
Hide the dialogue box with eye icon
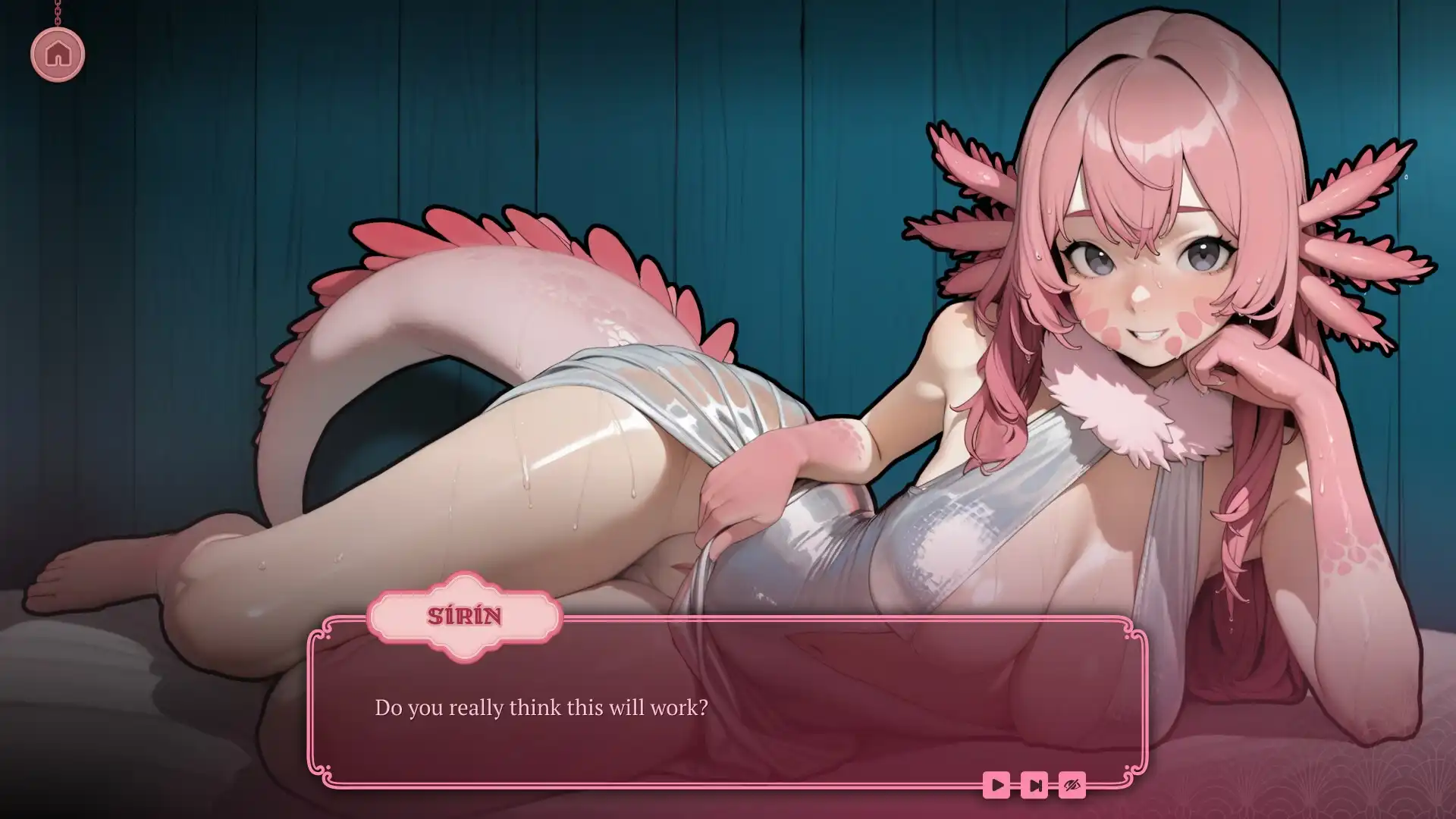coord(1072,785)
